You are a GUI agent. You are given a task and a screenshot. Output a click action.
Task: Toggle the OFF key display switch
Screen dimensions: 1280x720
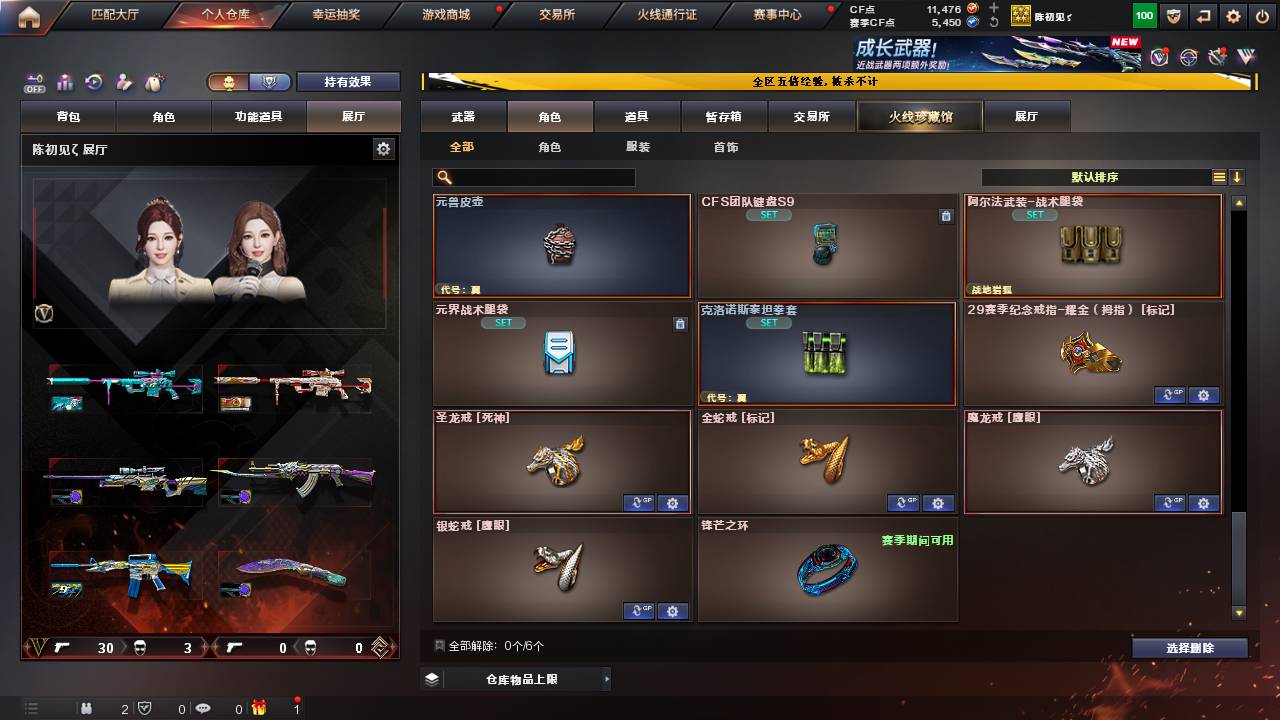tap(33, 82)
